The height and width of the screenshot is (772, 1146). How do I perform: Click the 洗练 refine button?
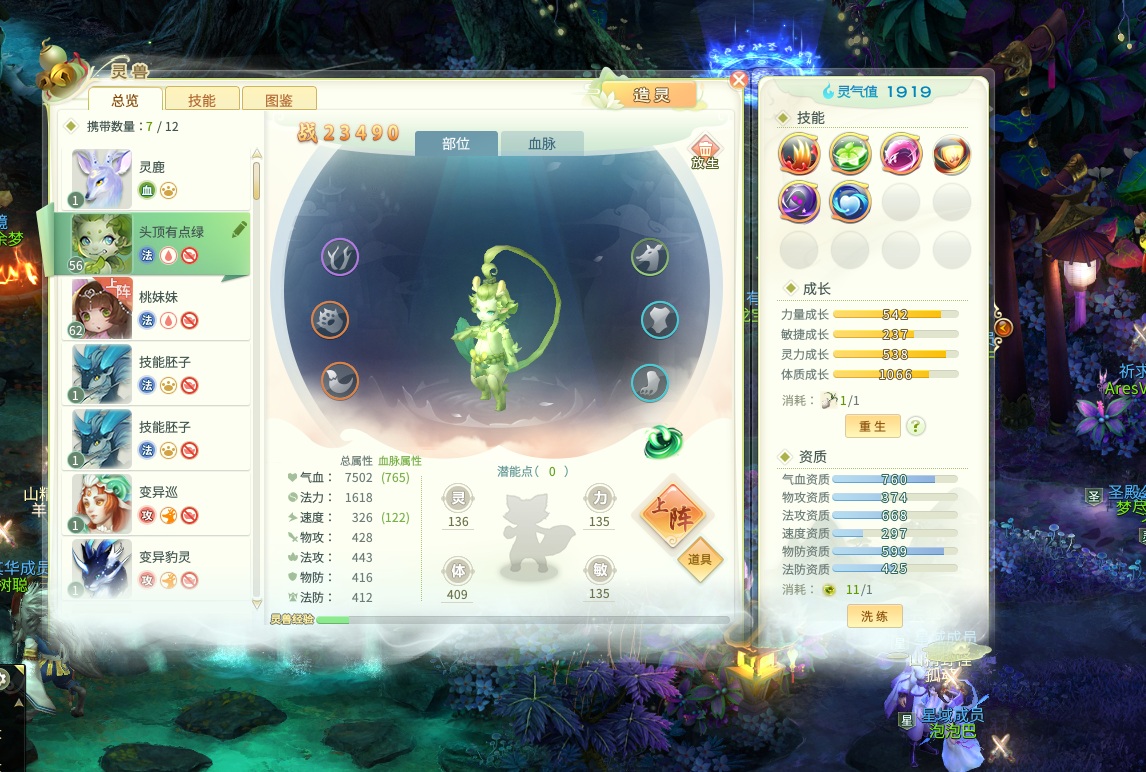(x=874, y=616)
